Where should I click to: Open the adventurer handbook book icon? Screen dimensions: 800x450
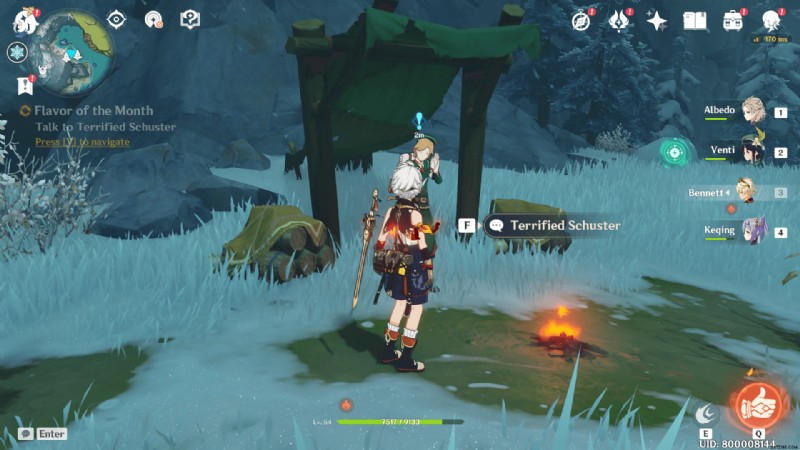click(695, 20)
